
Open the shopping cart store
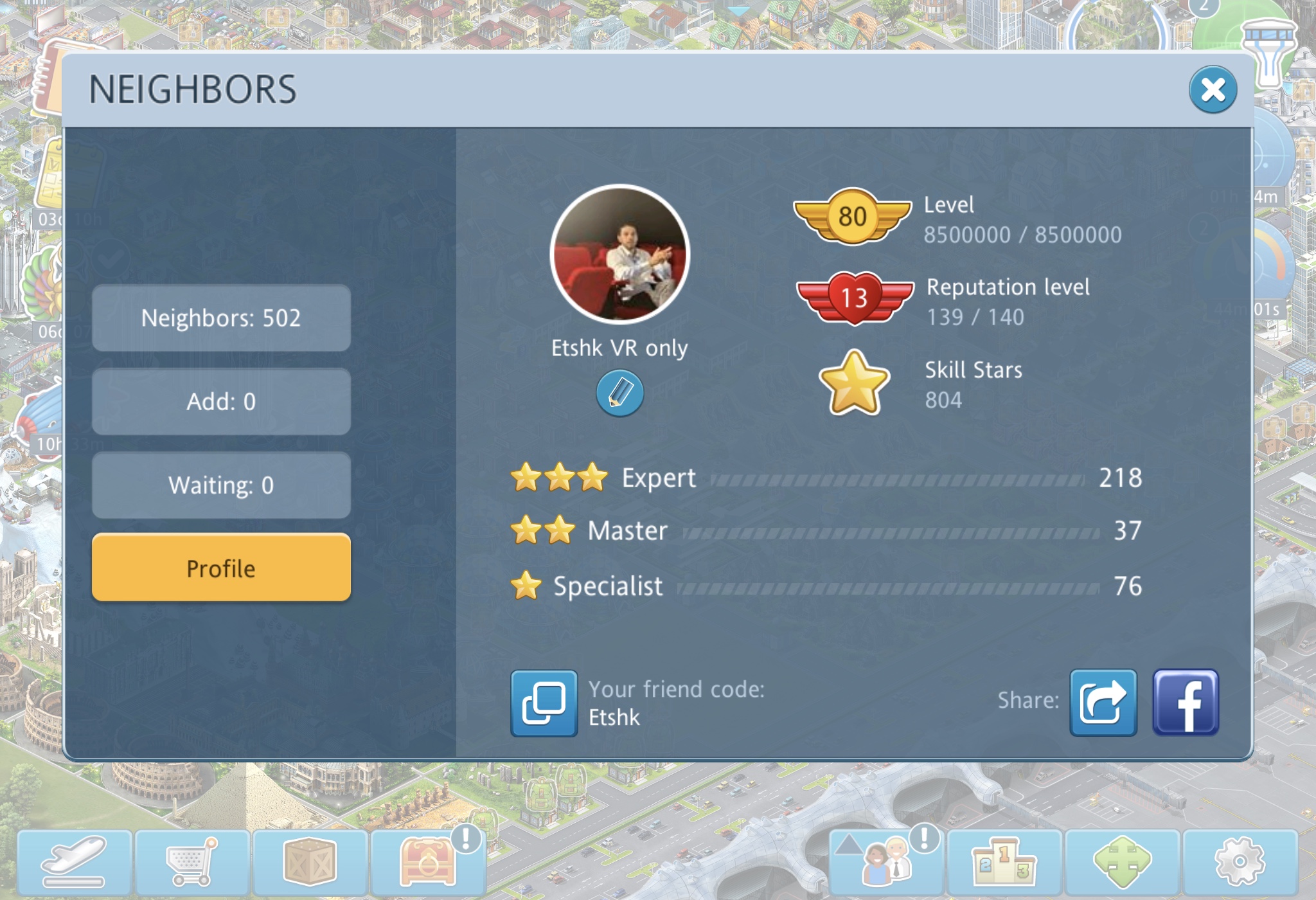click(192, 862)
